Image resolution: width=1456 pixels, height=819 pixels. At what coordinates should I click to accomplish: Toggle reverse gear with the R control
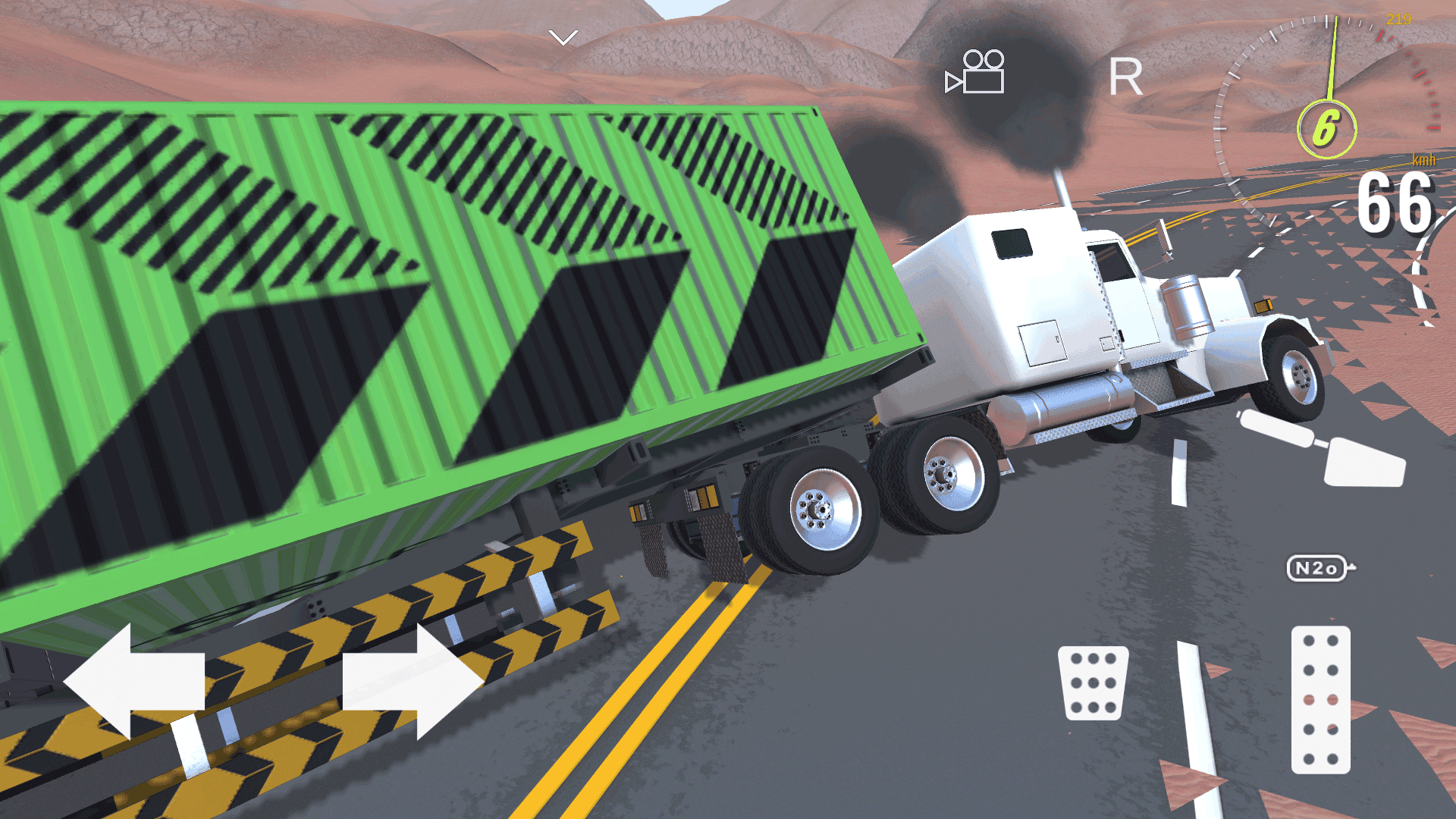pyautogui.click(x=1125, y=76)
